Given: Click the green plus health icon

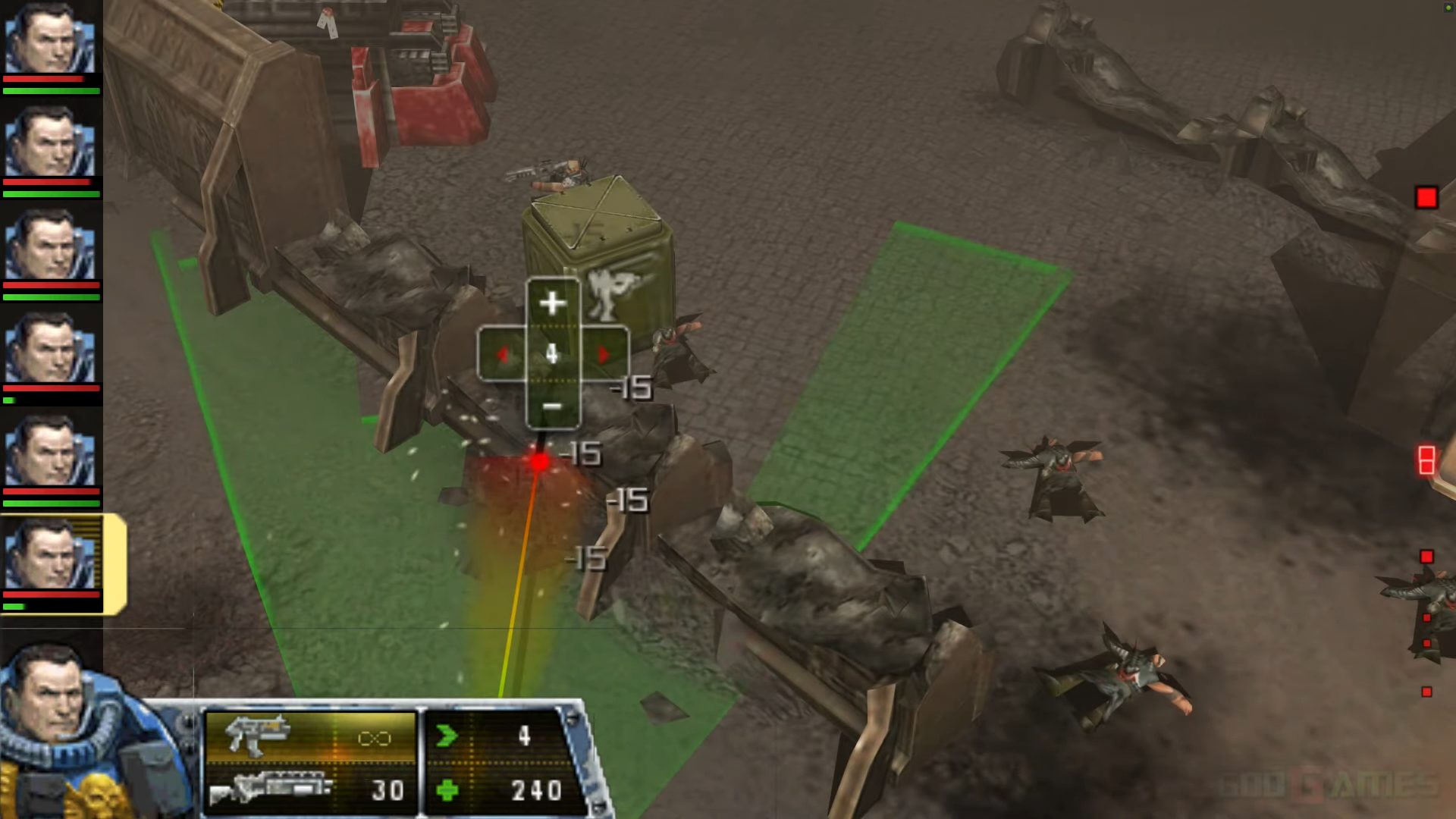Looking at the screenshot, I should 447,792.
